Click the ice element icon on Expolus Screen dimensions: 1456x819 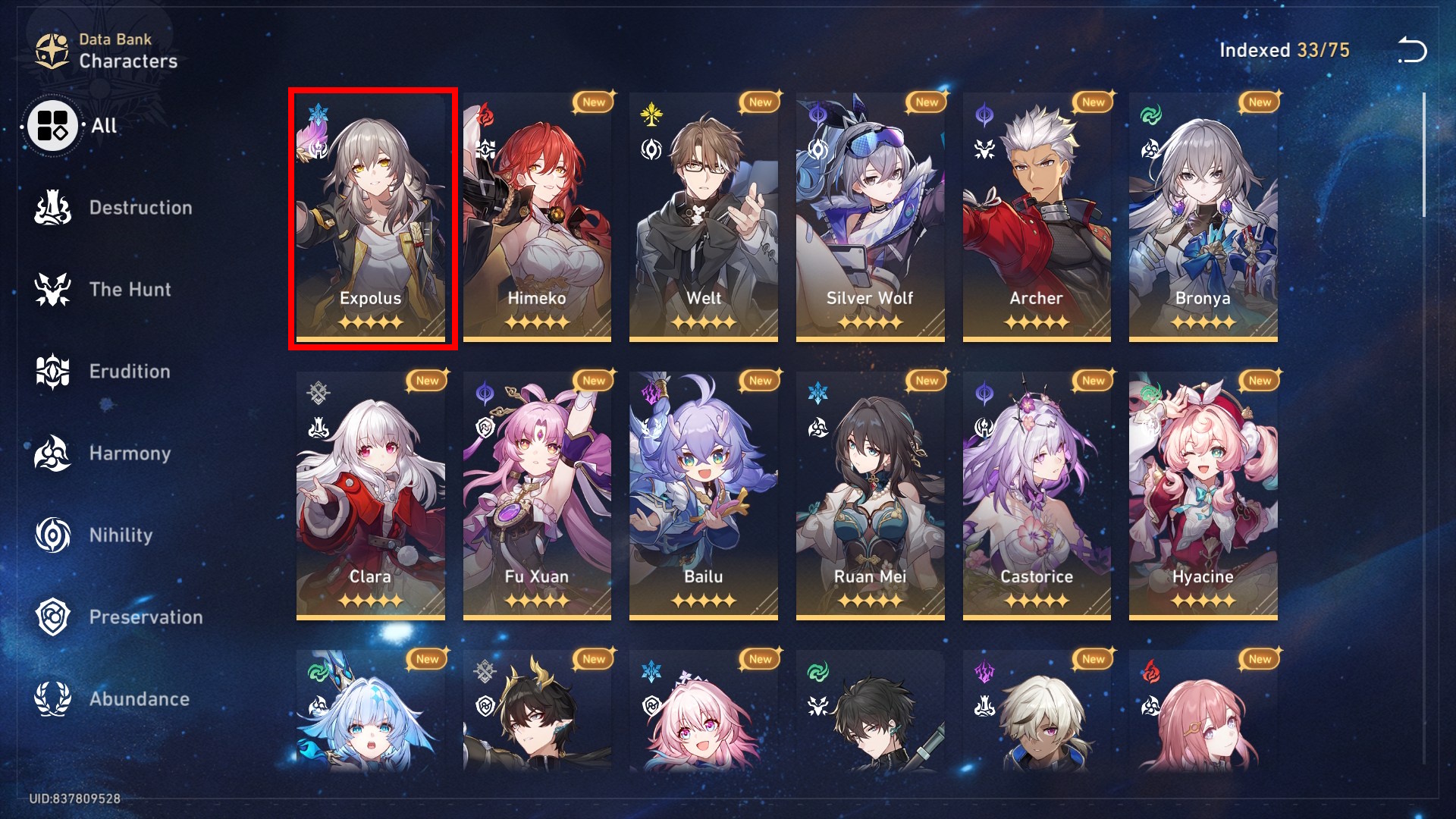click(317, 112)
